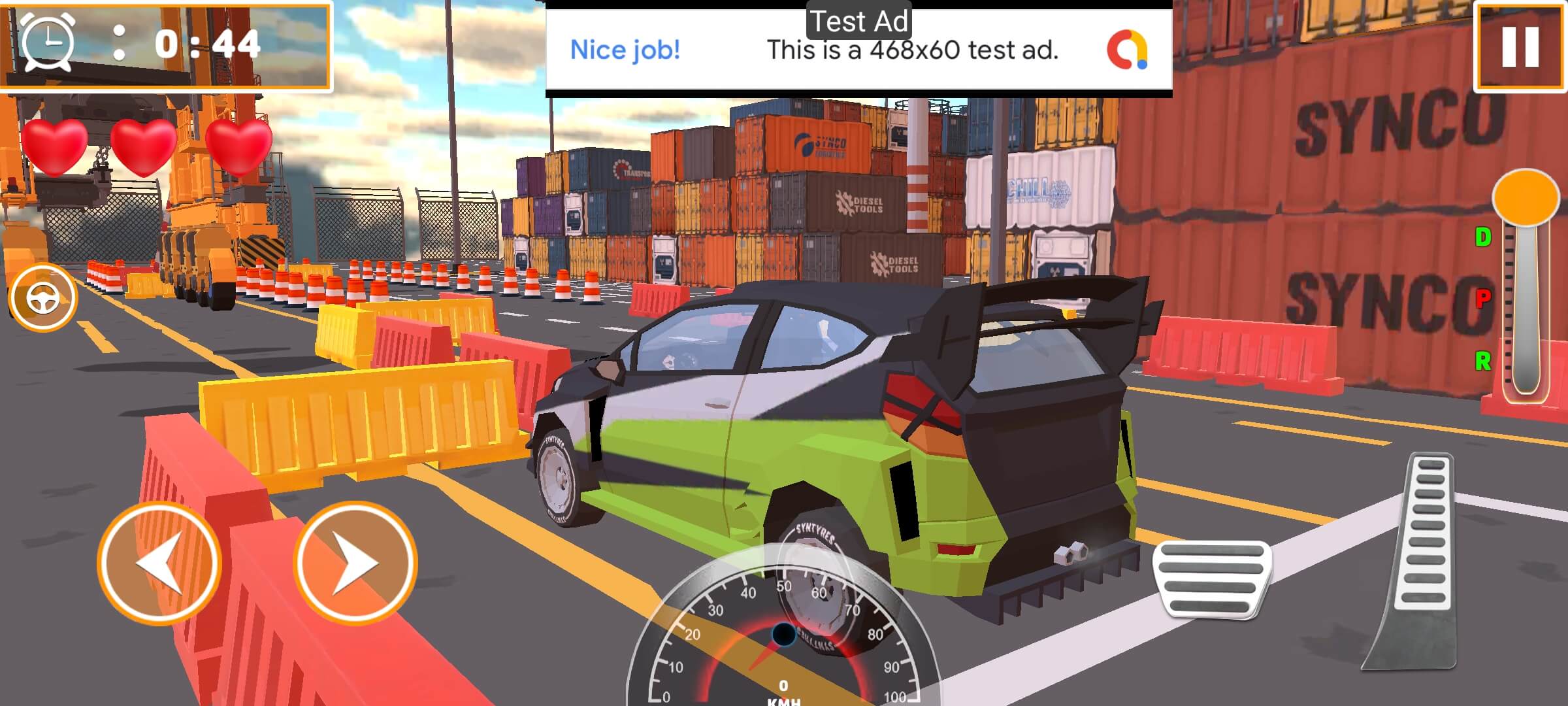The image size is (1568, 706).
Task: Click the ad network logo icon
Action: pos(1127,50)
